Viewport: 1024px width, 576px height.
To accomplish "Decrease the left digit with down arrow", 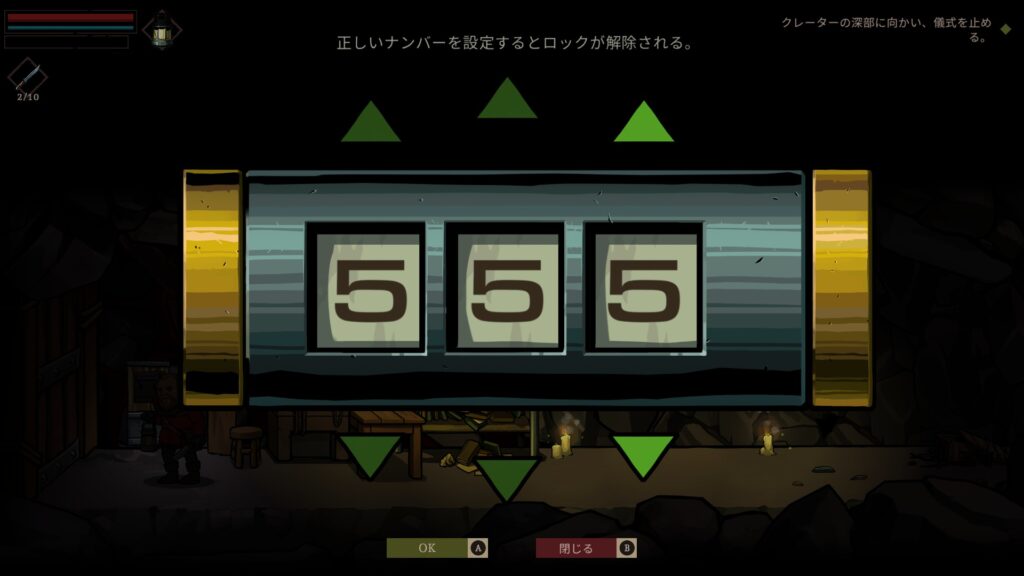I will click(x=371, y=455).
